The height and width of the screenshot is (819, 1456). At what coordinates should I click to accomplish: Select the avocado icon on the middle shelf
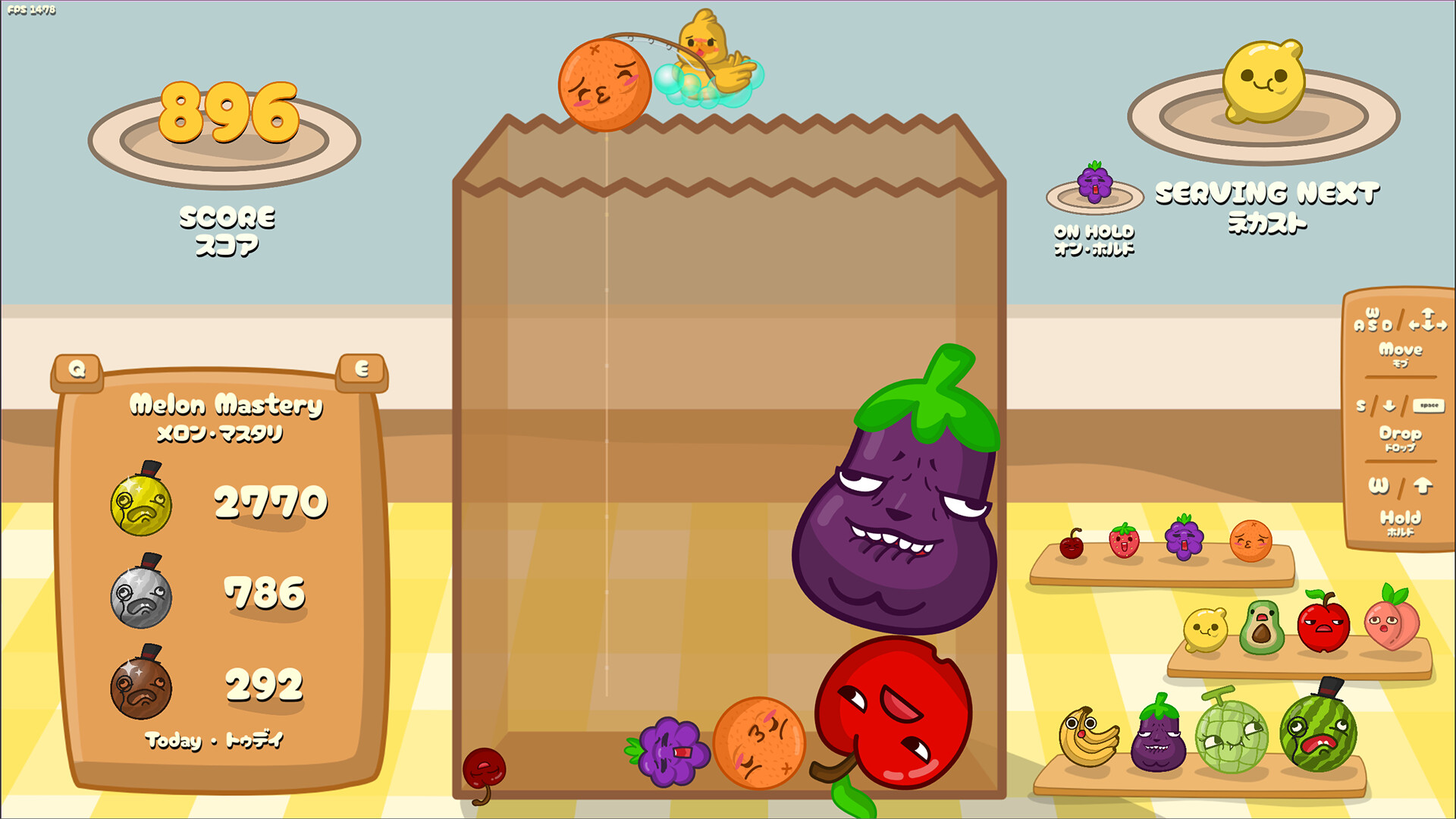click(x=1263, y=627)
